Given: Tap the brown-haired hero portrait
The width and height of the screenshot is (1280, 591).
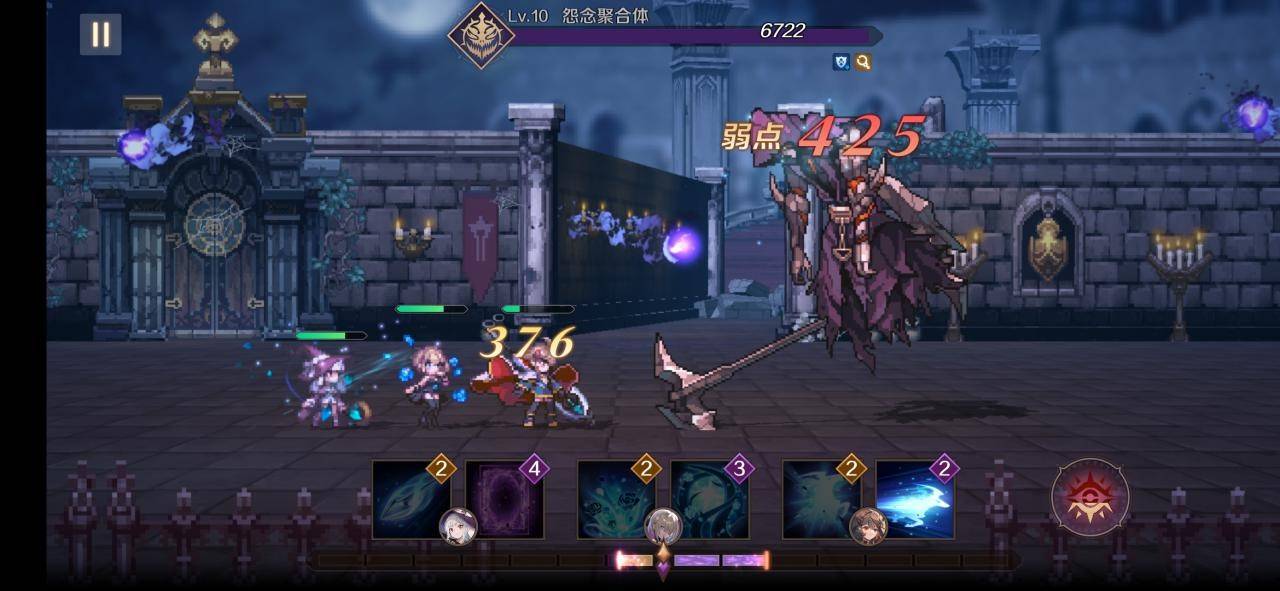Looking at the screenshot, I should point(867,525).
